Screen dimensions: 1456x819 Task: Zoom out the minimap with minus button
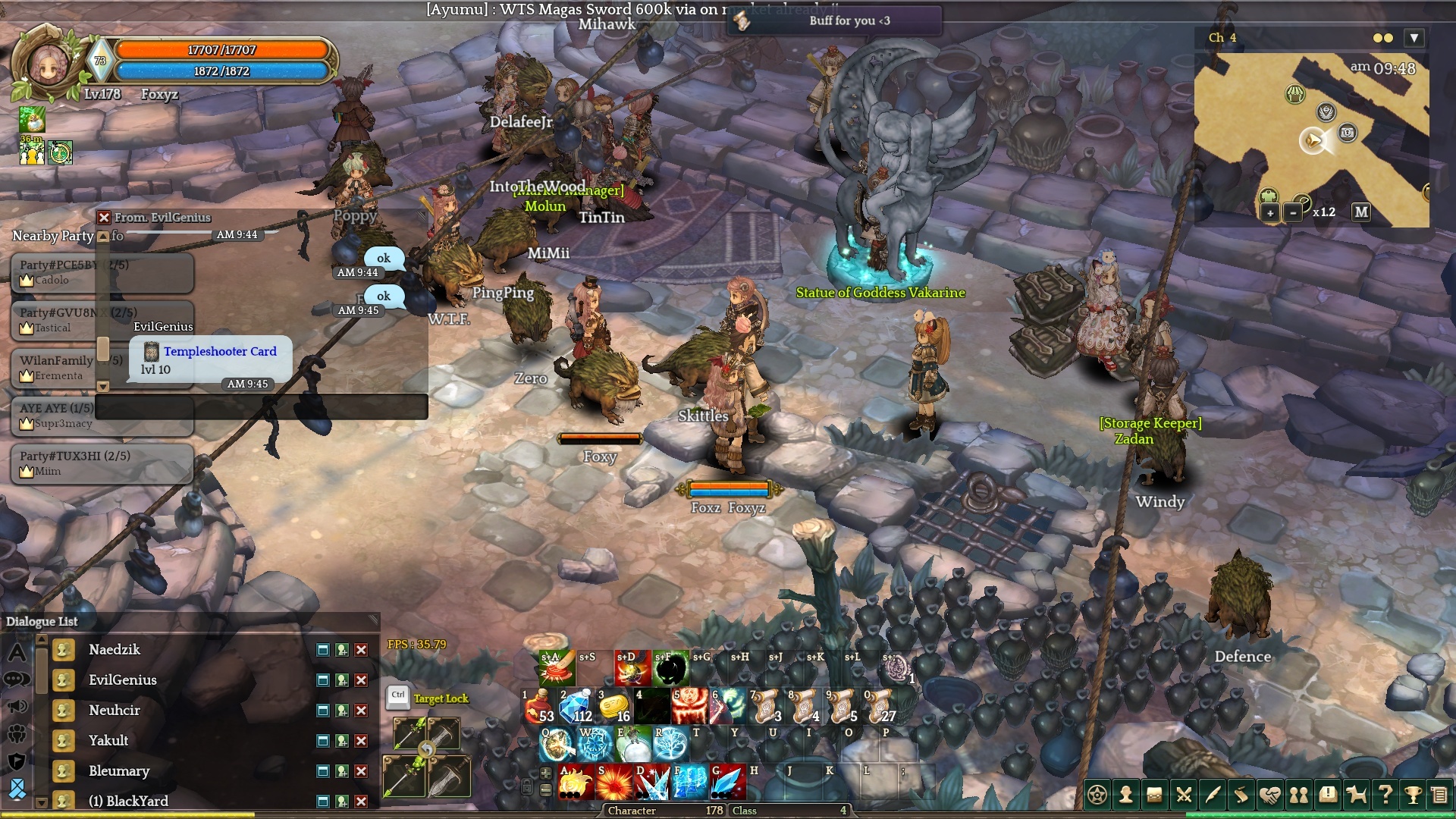1293,213
